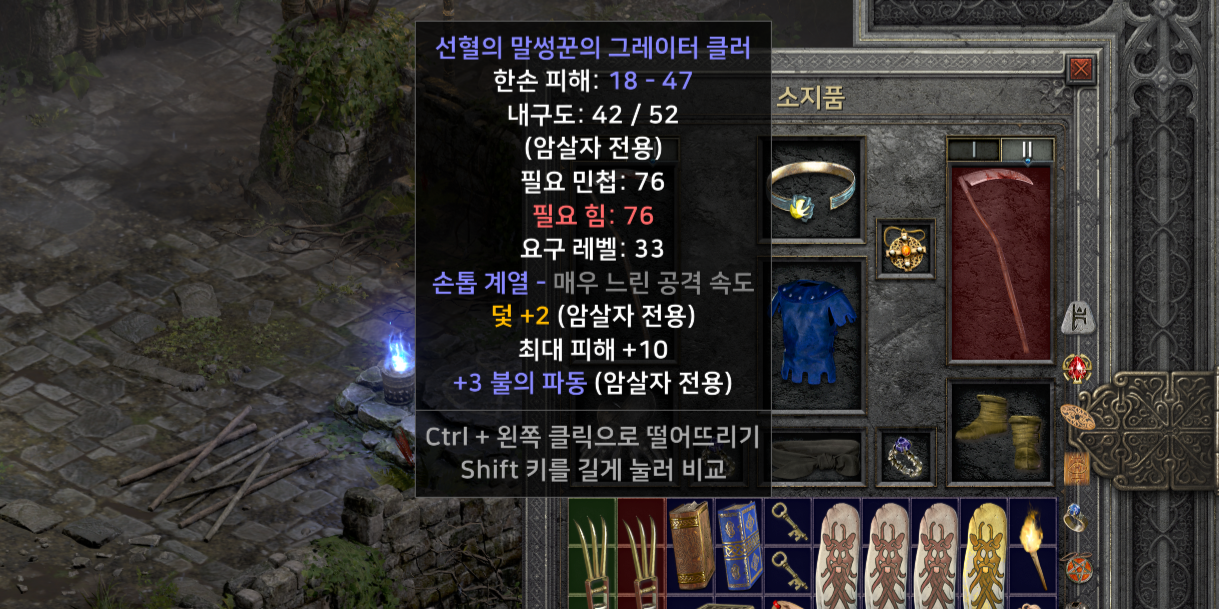Pick up the equipped scythe weapon

pyautogui.click(x=999, y=265)
